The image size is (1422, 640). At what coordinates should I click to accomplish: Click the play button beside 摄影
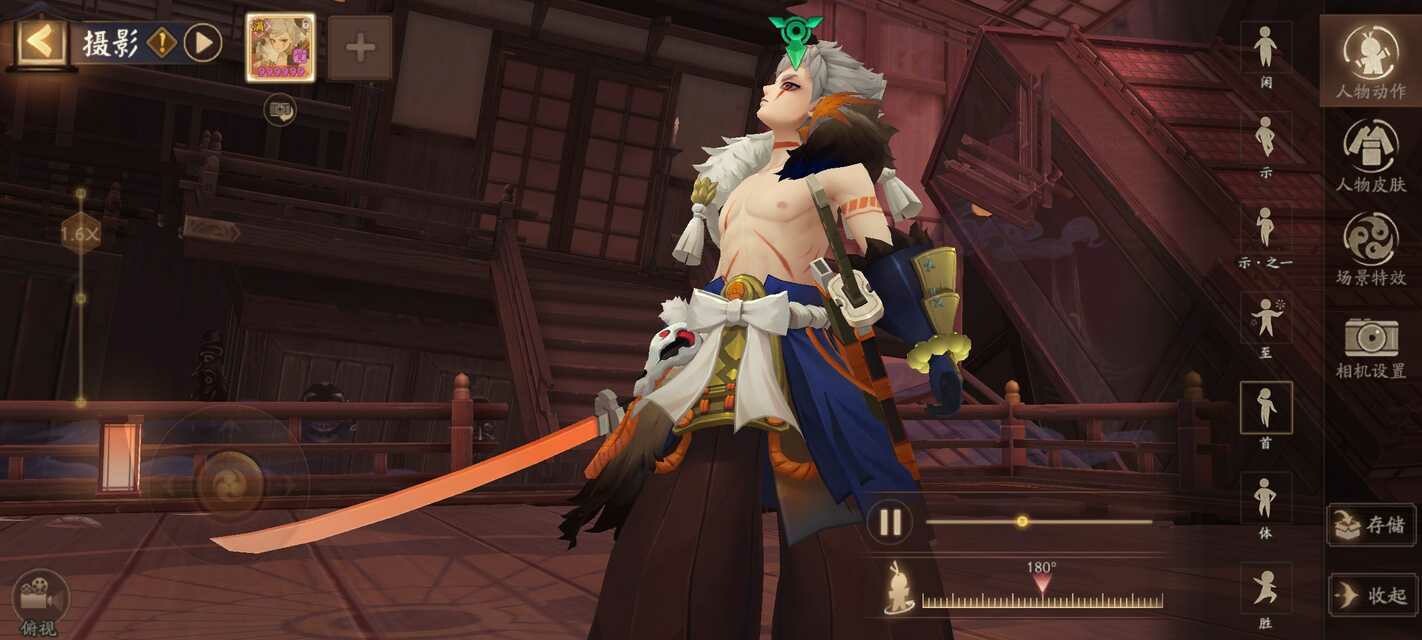coord(203,43)
